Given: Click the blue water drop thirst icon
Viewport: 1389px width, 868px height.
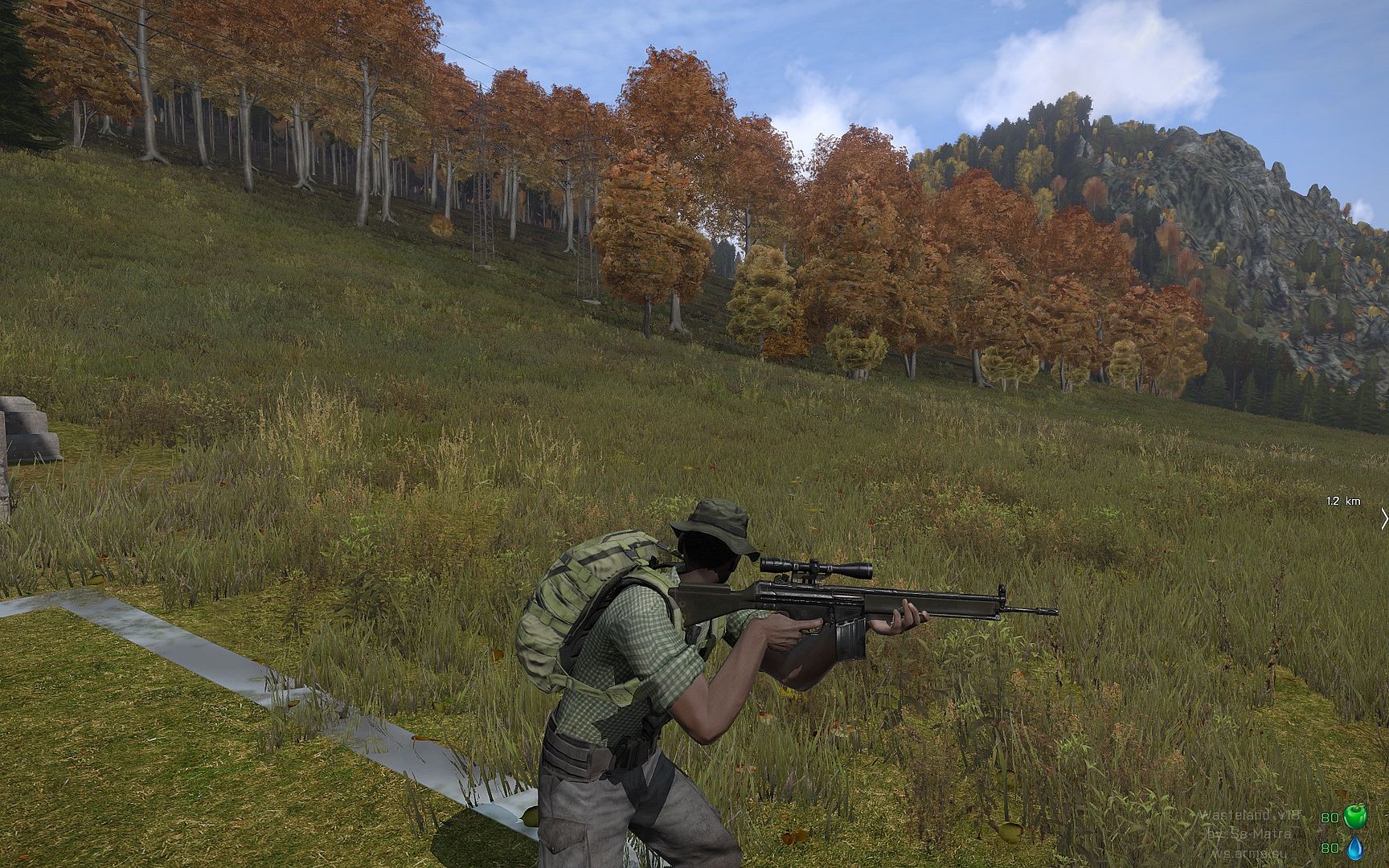Looking at the screenshot, I should (x=1355, y=848).
